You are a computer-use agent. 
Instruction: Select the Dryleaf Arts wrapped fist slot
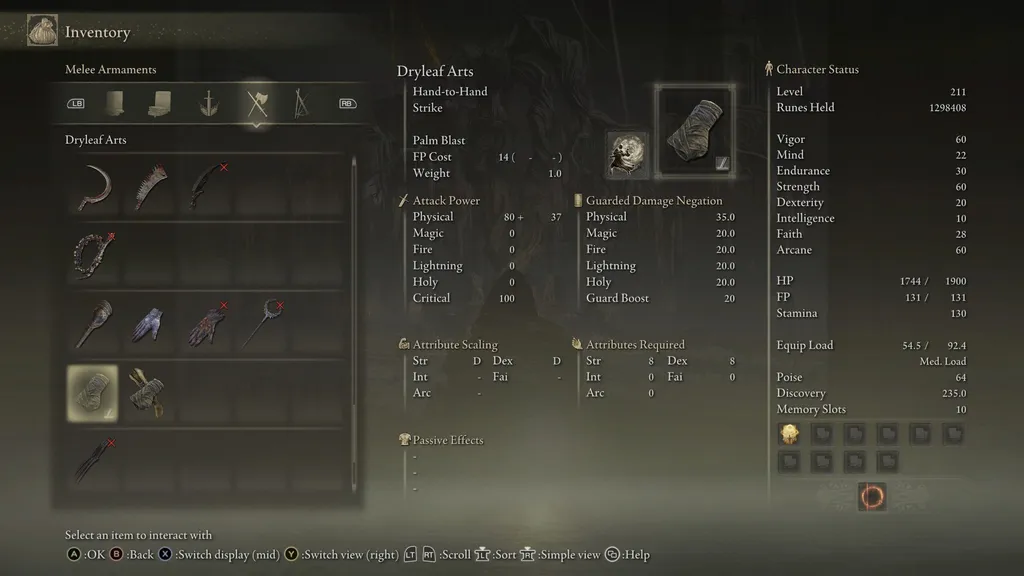click(x=92, y=393)
